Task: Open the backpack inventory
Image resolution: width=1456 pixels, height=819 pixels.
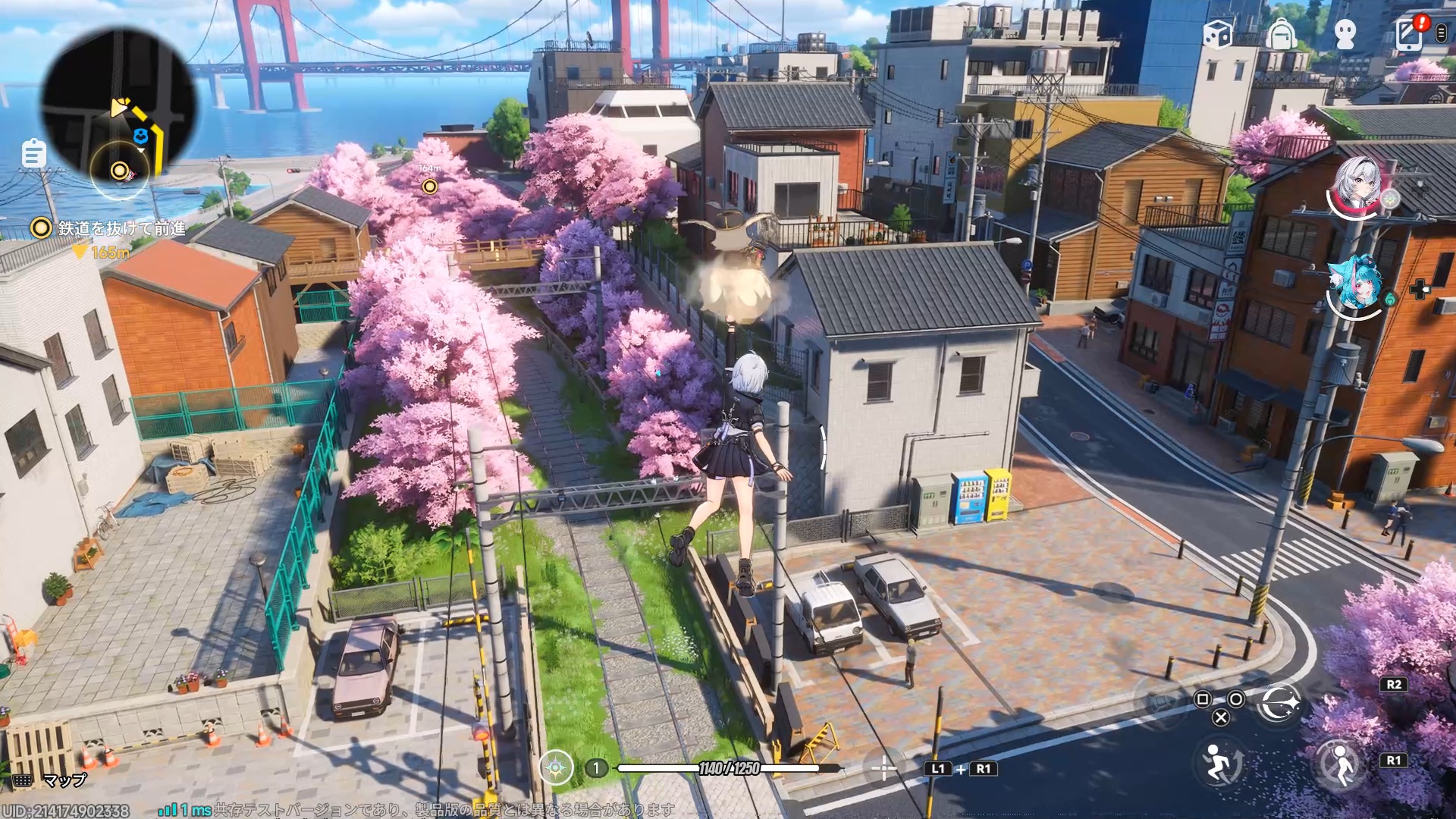Action: coord(1281,34)
